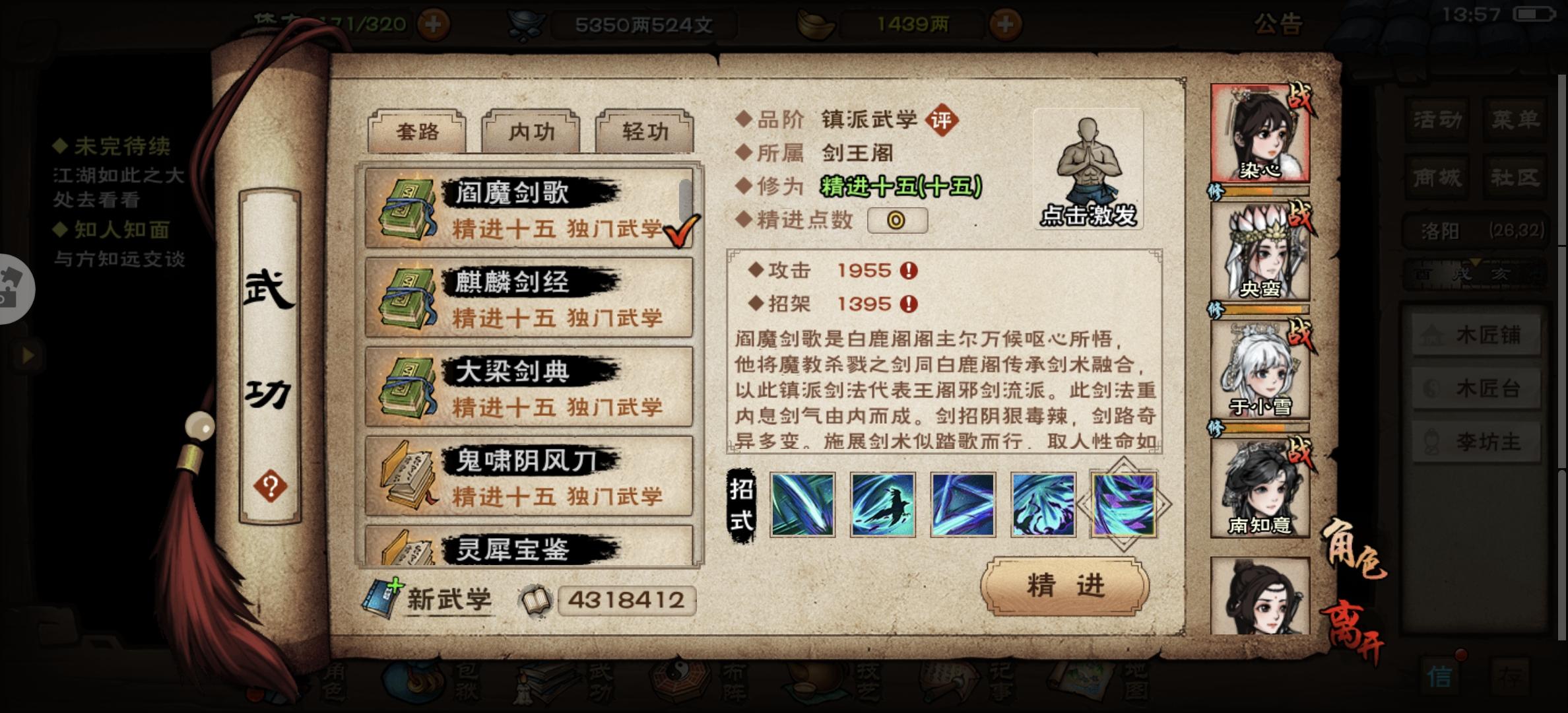The width and height of the screenshot is (1568, 713).
Task: Switch to the 内功 tab
Action: tap(531, 131)
